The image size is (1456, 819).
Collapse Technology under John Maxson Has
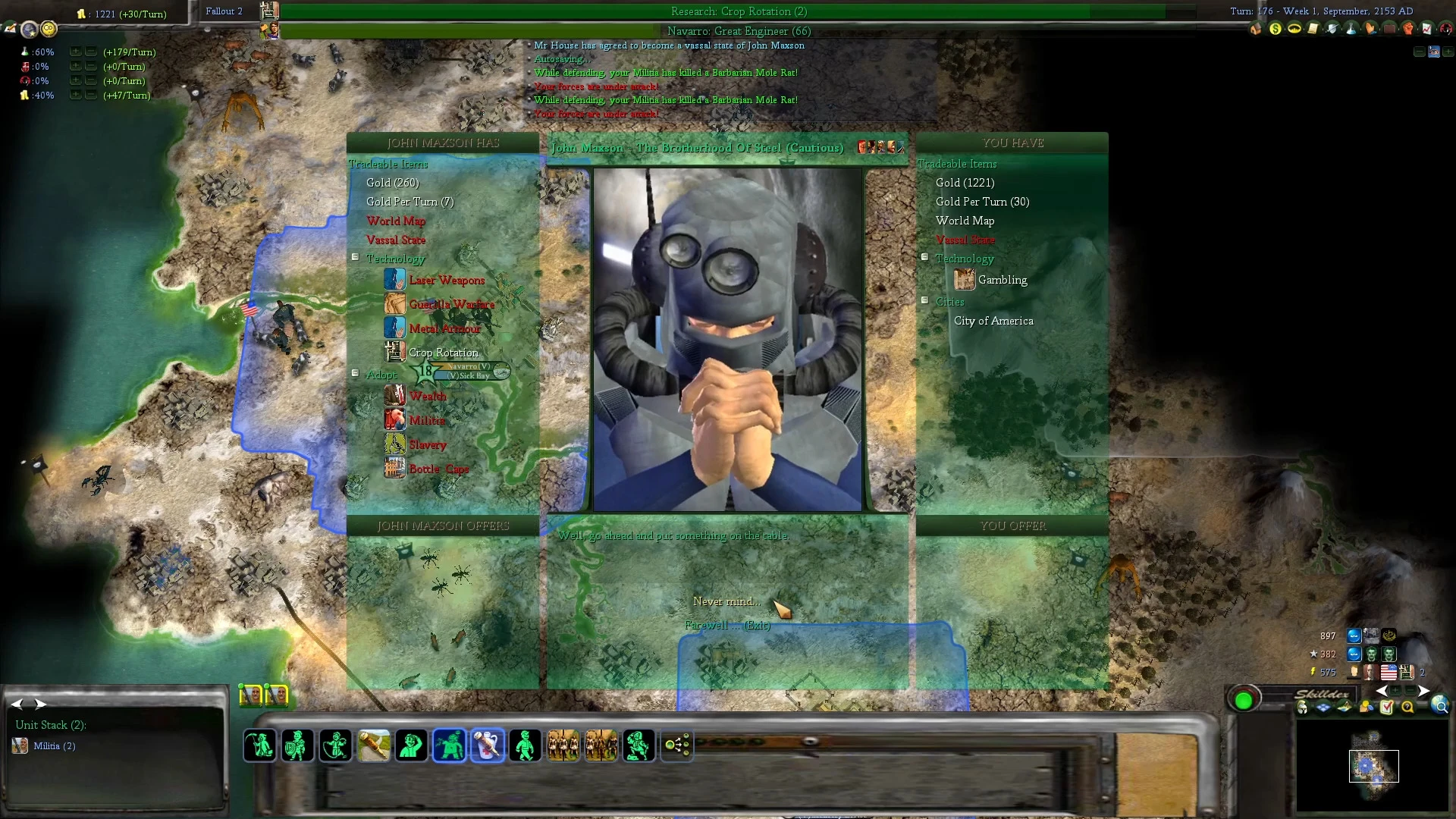[355, 257]
